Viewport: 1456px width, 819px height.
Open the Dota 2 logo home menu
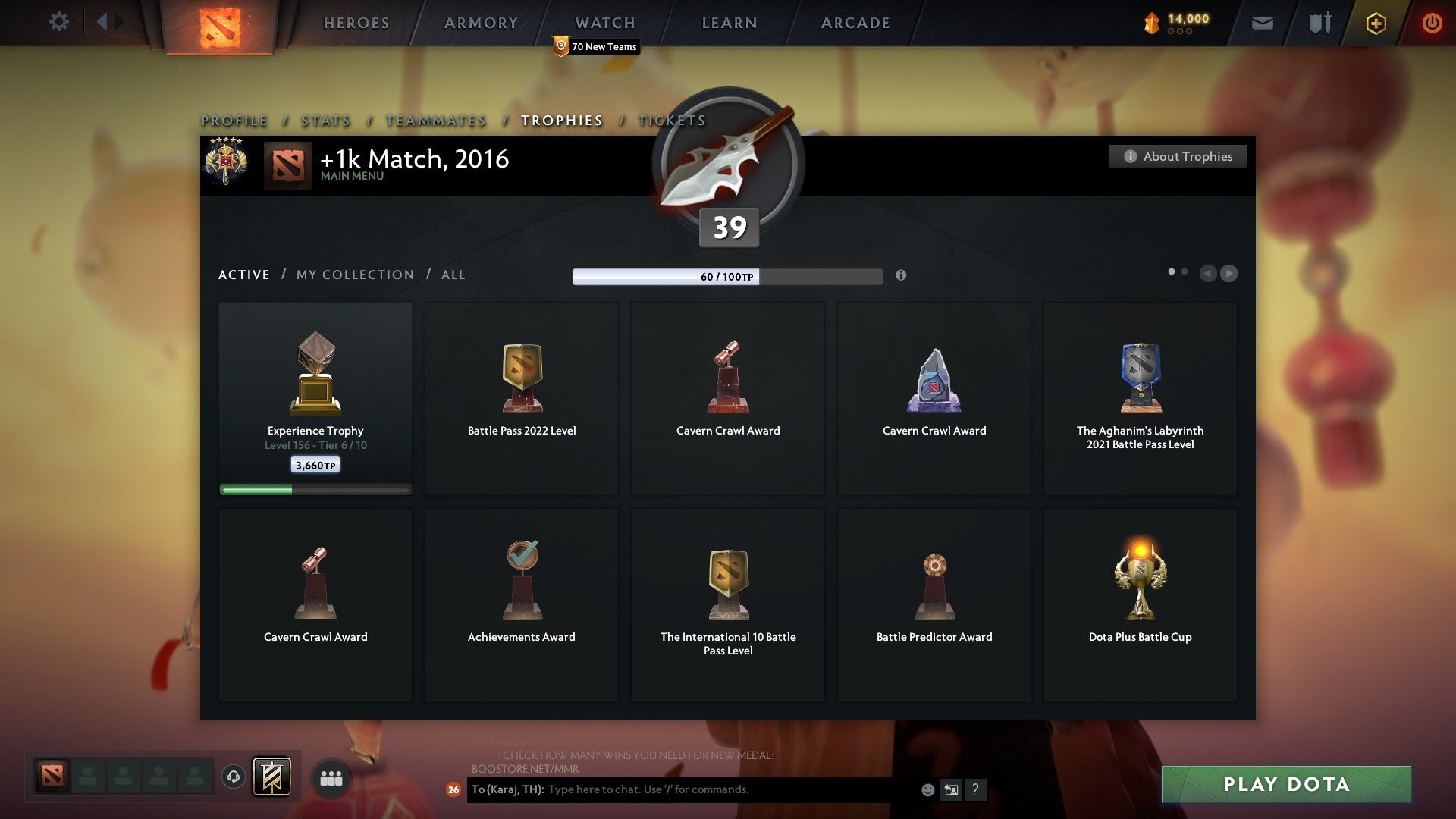[x=218, y=27]
